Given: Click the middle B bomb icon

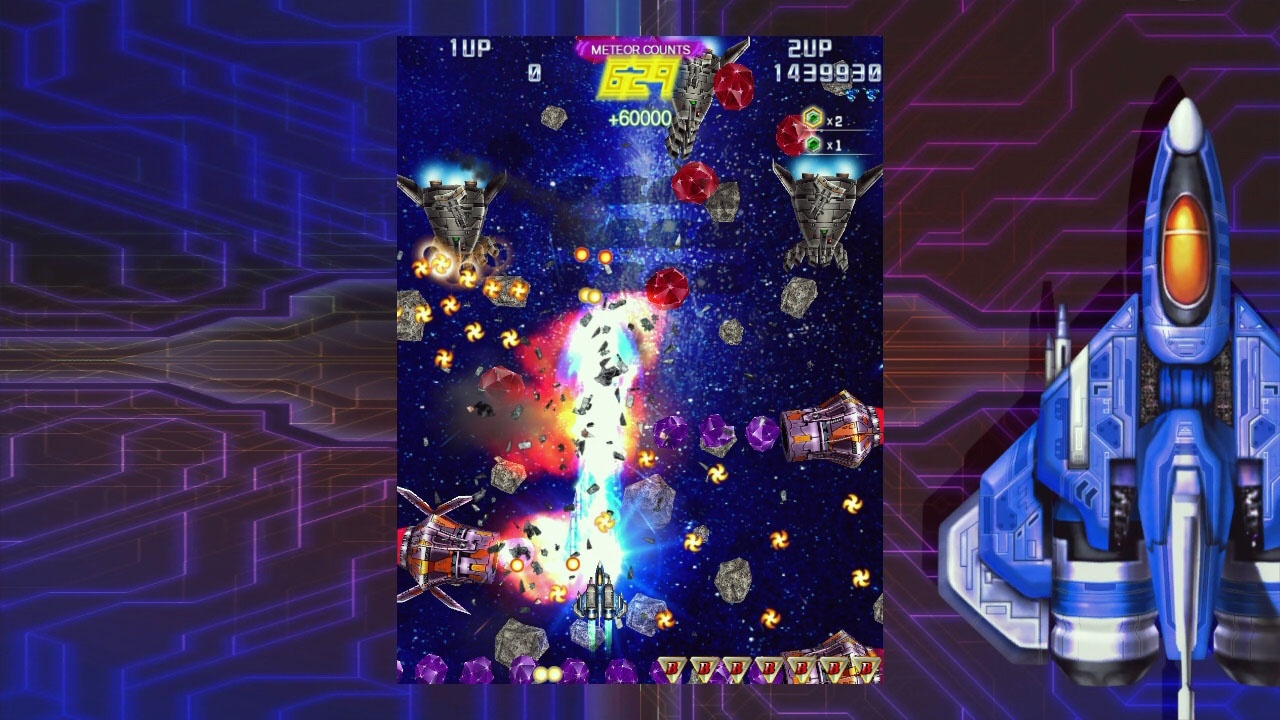Looking at the screenshot, I should tap(768, 667).
